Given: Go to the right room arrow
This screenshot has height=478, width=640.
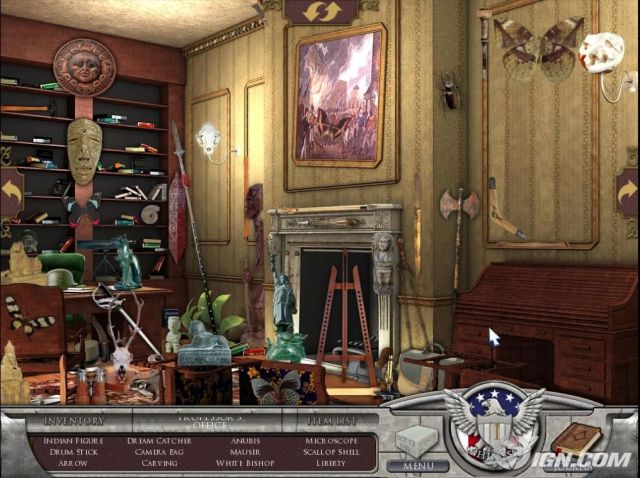Looking at the screenshot, I should pyautogui.click(x=627, y=190).
